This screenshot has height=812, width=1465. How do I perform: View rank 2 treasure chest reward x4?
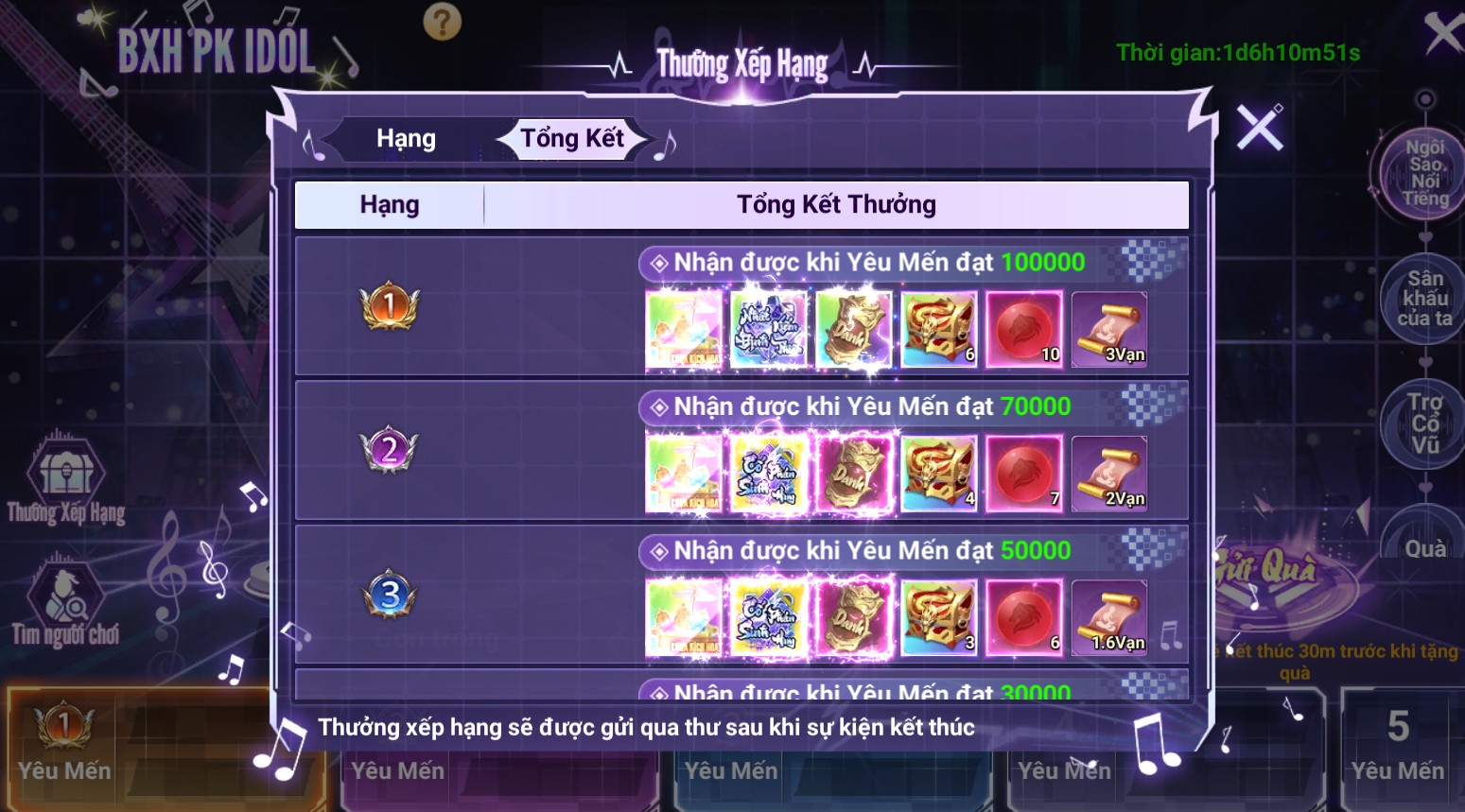pos(939,474)
